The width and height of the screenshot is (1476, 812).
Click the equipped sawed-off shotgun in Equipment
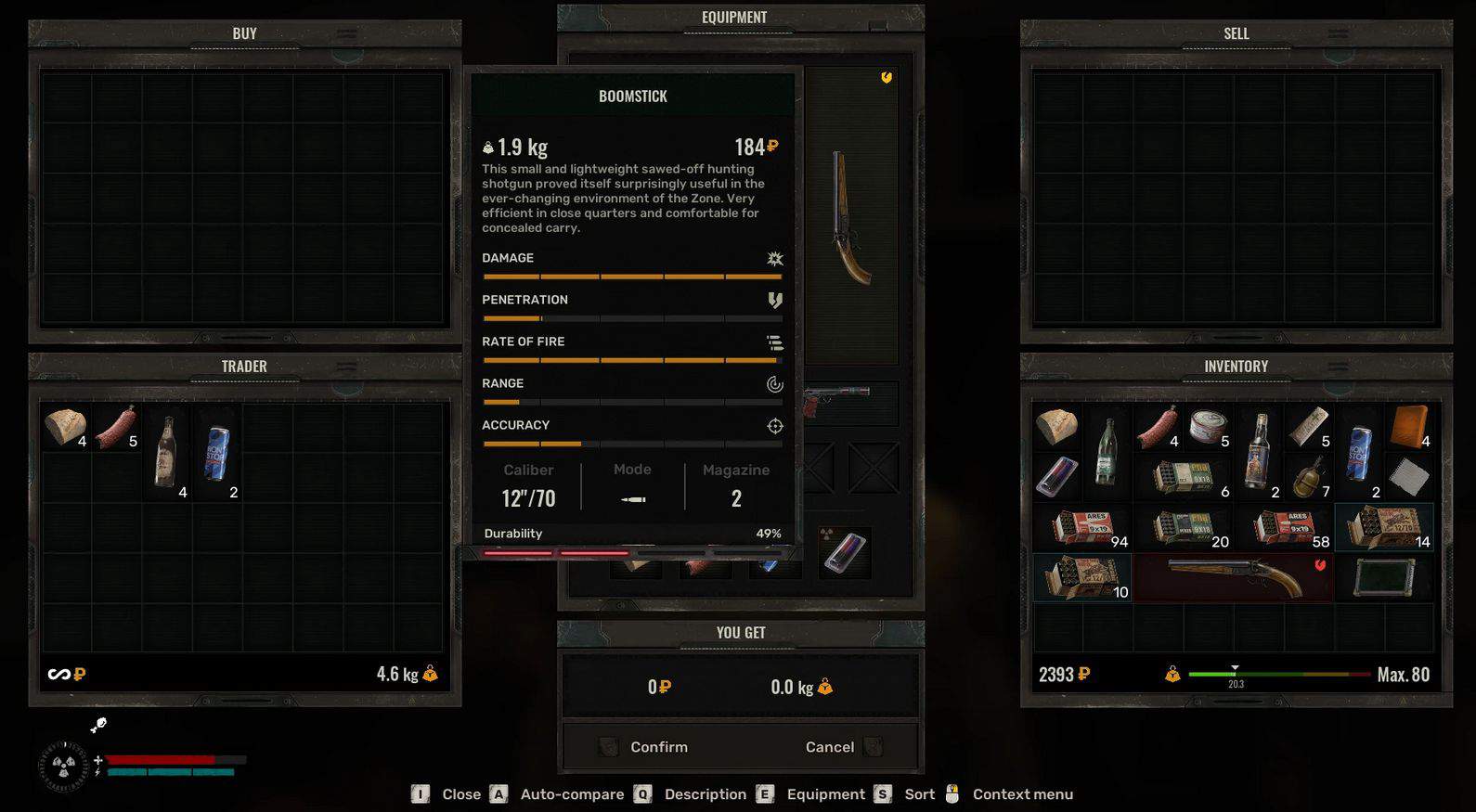point(851,219)
